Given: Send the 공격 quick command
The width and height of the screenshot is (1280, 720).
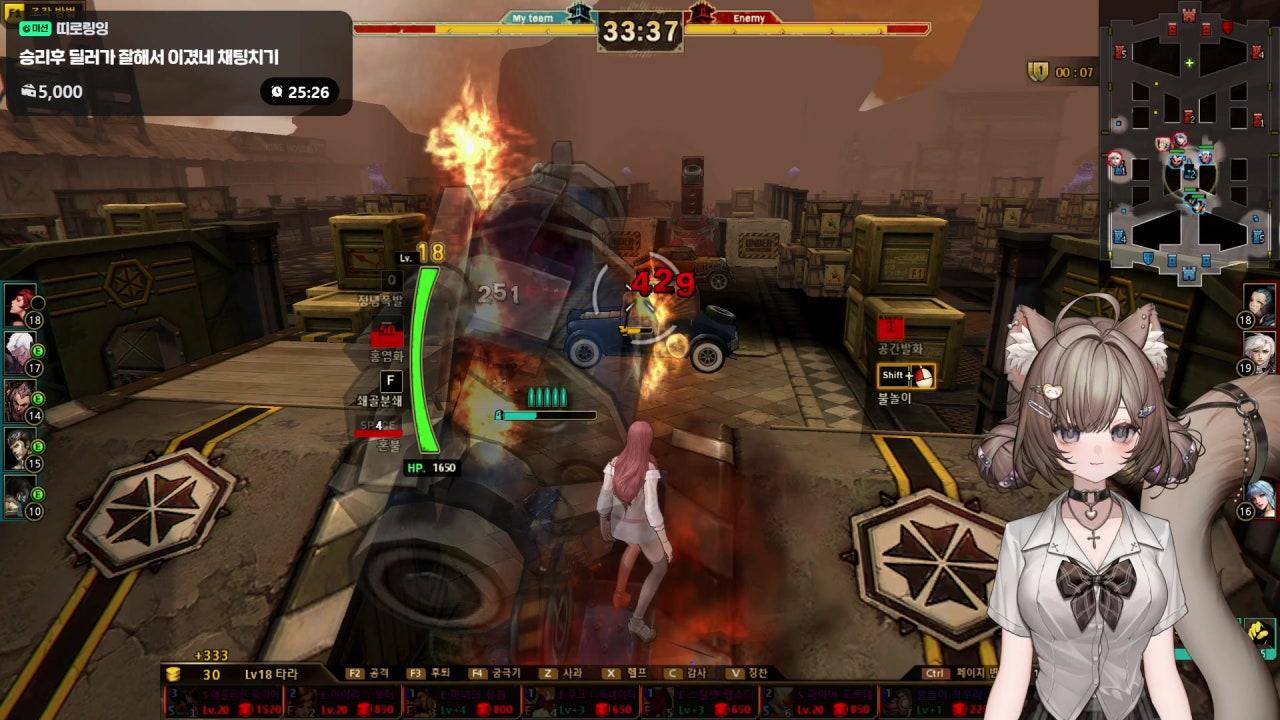Looking at the screenshot, I should click(368, 674).
